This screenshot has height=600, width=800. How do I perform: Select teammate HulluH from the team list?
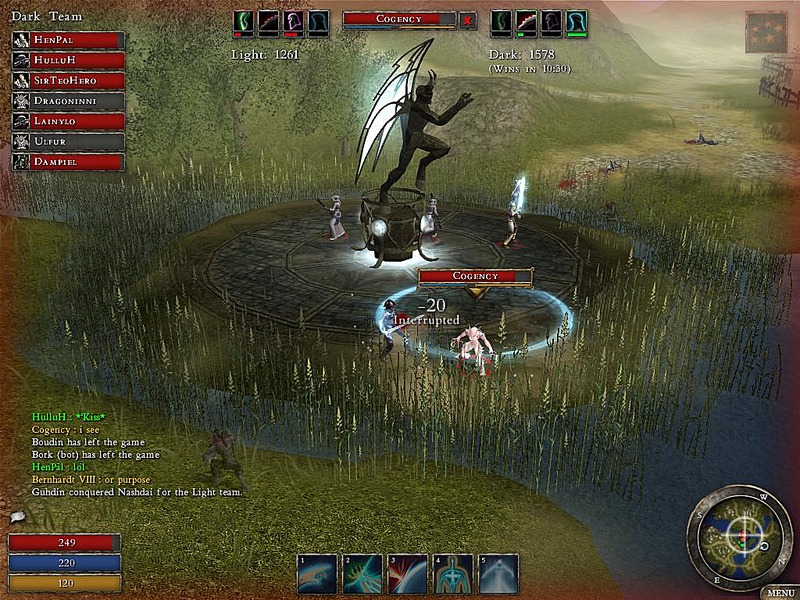[x=68, y=60]
